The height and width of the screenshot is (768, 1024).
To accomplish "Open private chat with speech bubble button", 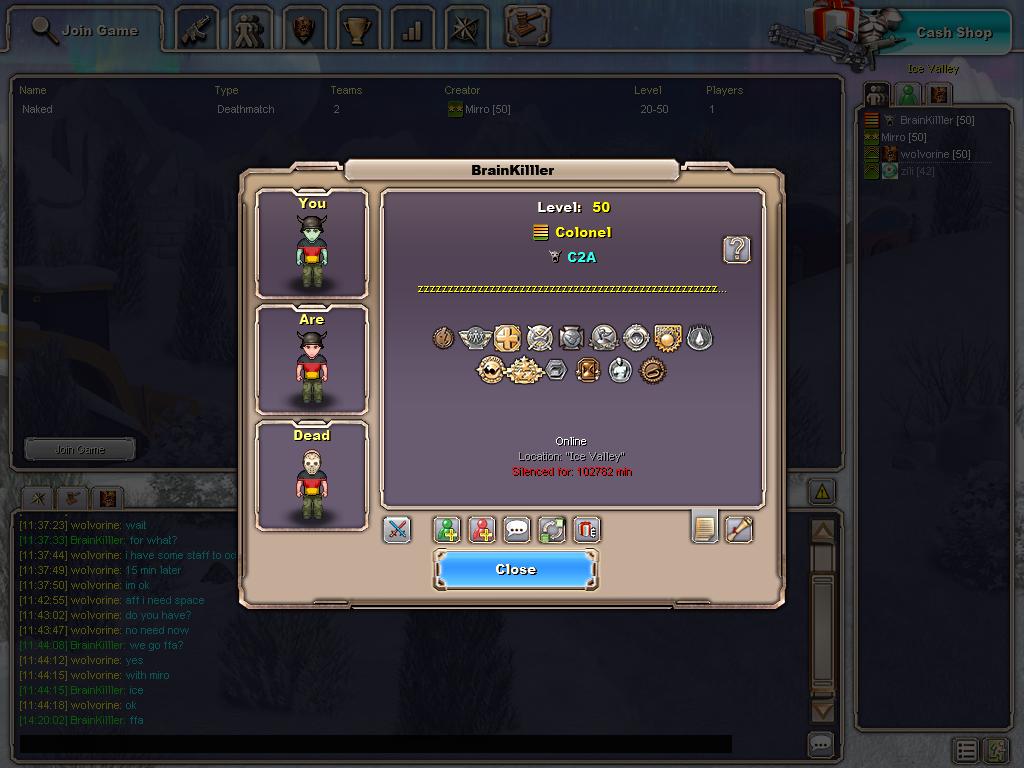I will pos(517,529).
